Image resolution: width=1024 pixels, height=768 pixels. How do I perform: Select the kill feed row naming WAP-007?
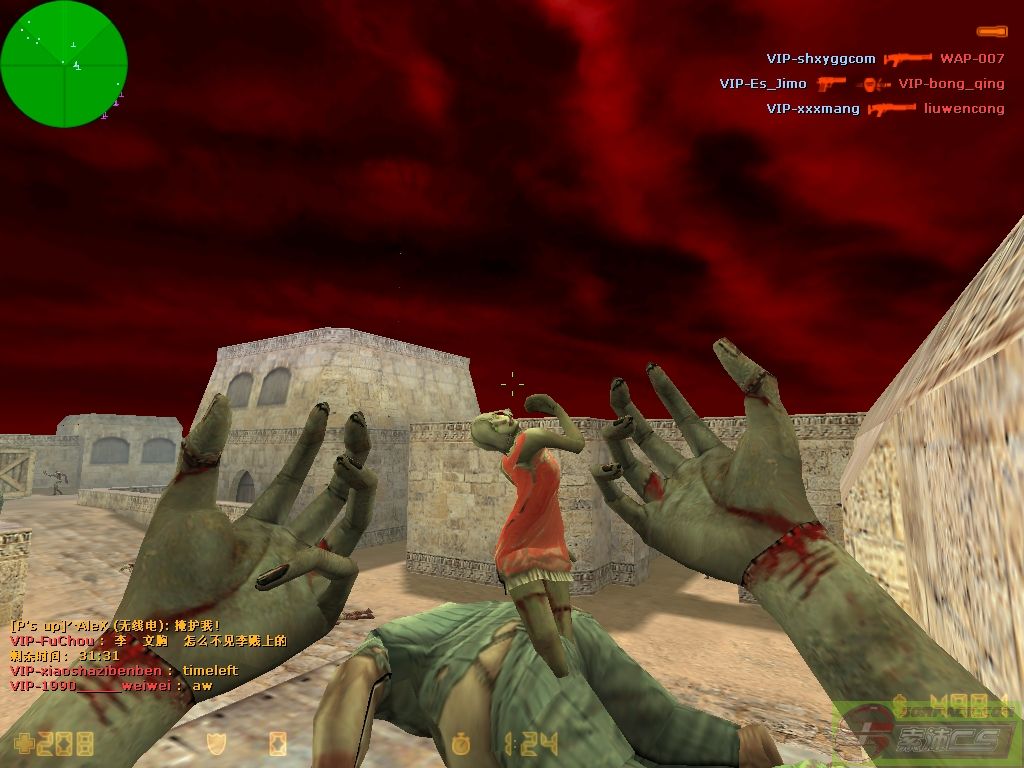885,59
